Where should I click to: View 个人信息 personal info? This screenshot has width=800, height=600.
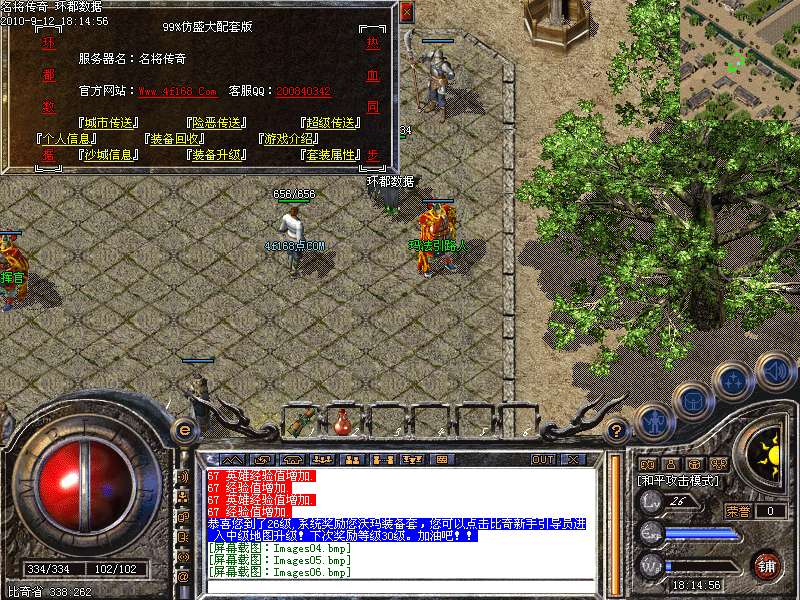67,139
